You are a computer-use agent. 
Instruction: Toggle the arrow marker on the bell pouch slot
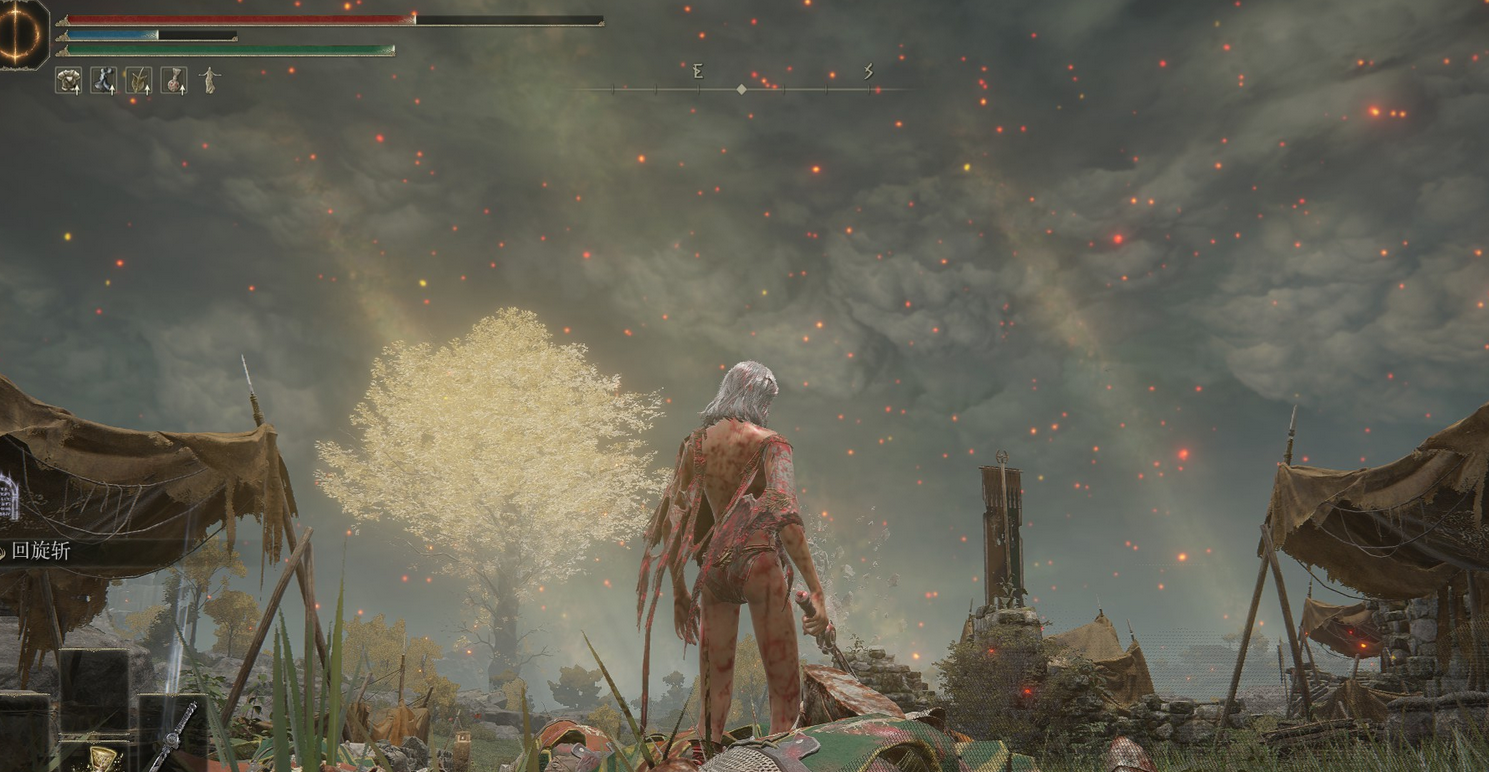[183, 91]
